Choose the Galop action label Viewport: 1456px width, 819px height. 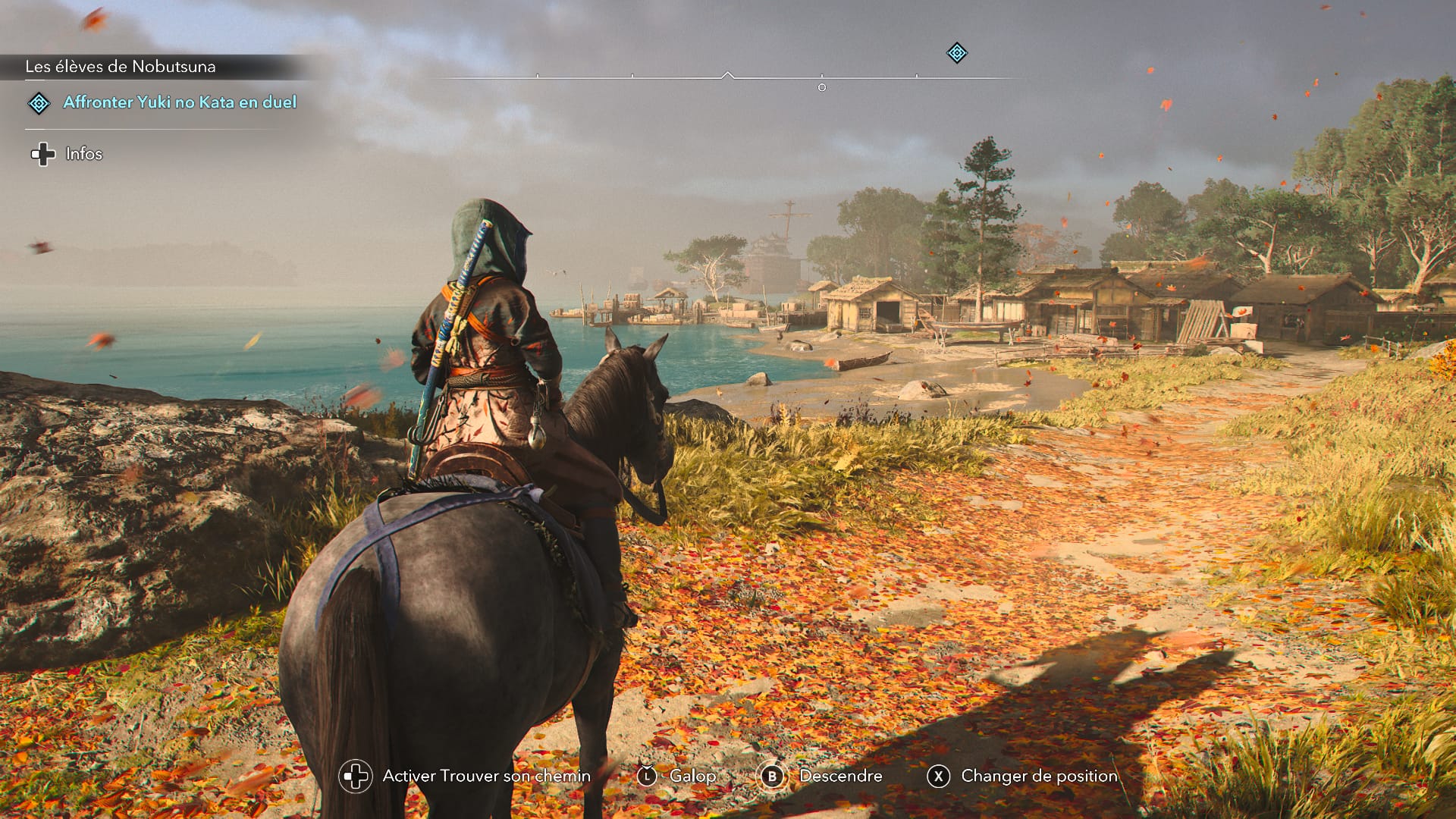(x=692, y=776)
